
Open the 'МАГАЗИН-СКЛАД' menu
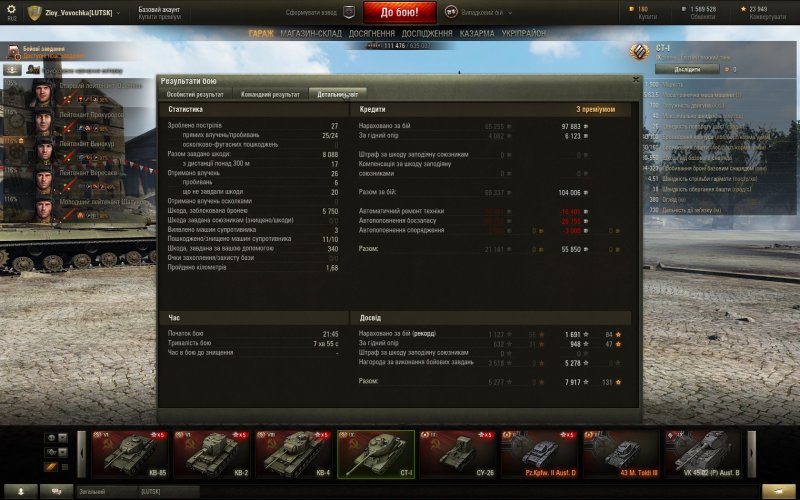tap(312, 33)
